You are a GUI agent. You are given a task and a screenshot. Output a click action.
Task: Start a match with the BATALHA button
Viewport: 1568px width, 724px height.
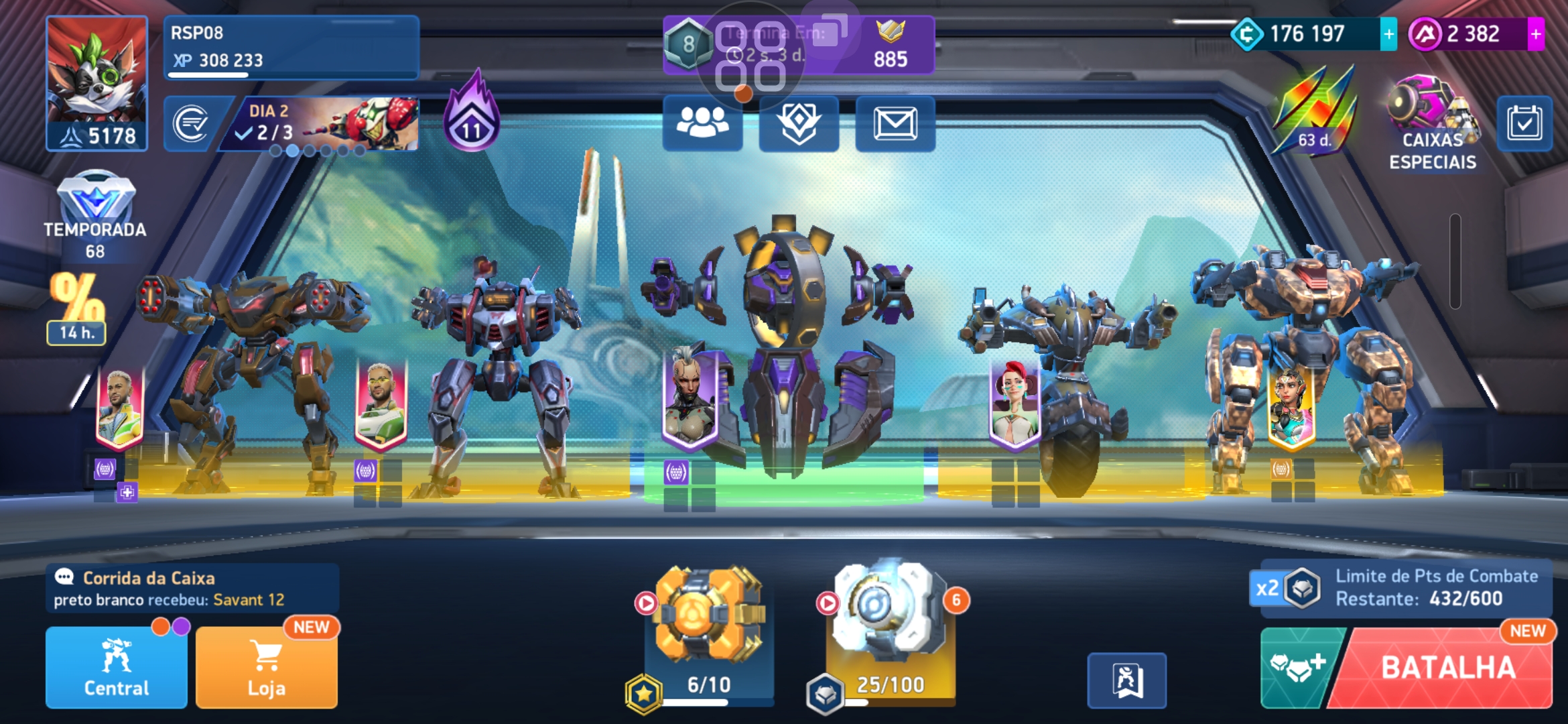1447,668
